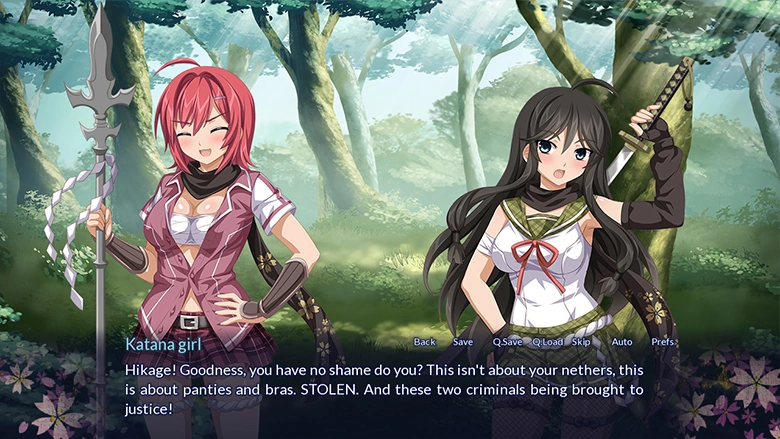Quick save with Q.Save
This screenshot has width=780, height=439.
click(507, 342)
